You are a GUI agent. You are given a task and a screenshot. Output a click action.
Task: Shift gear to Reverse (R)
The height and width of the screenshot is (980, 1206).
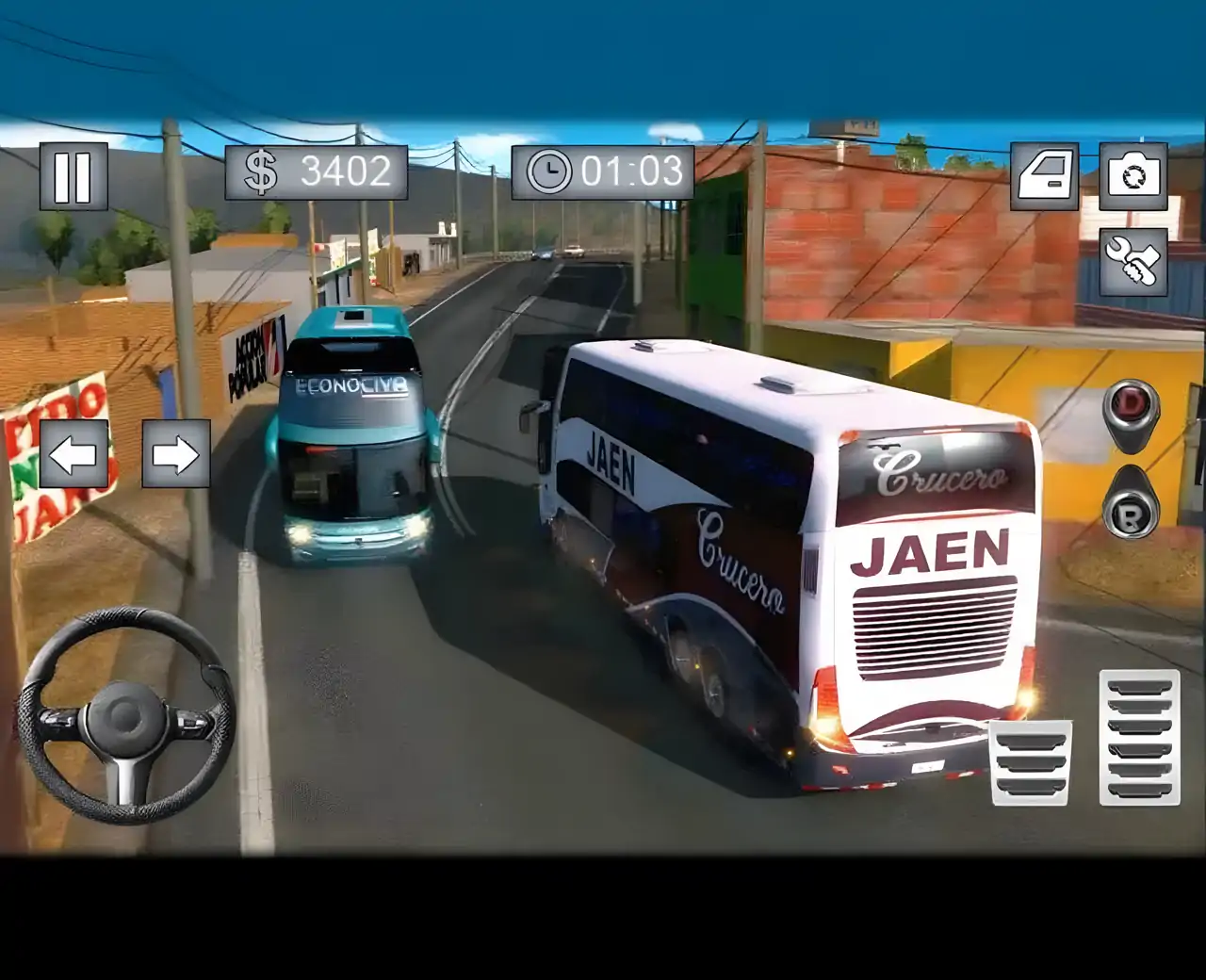click(x=1130, y=514)
